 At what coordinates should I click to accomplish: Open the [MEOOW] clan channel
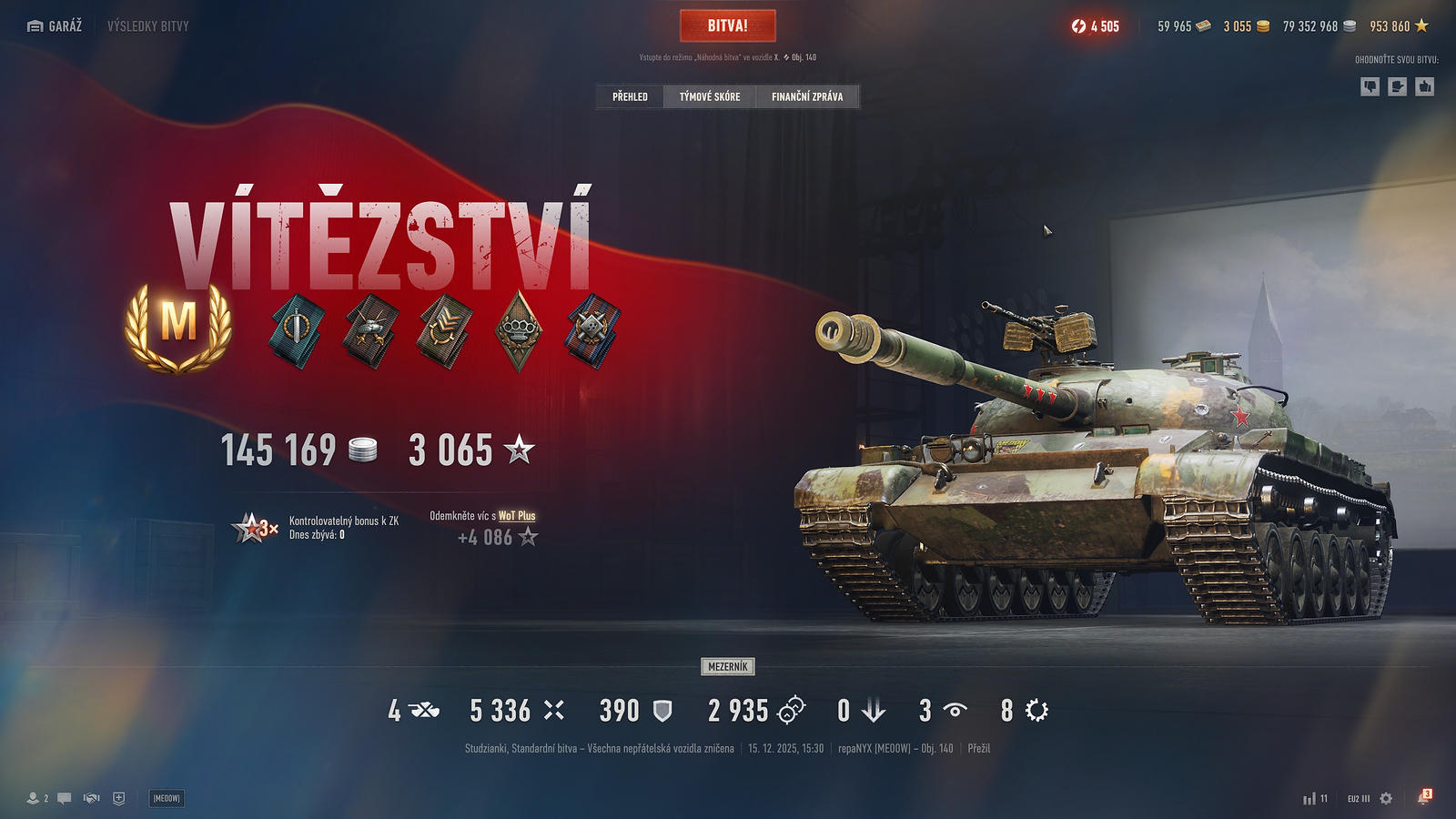click(167, 798)
